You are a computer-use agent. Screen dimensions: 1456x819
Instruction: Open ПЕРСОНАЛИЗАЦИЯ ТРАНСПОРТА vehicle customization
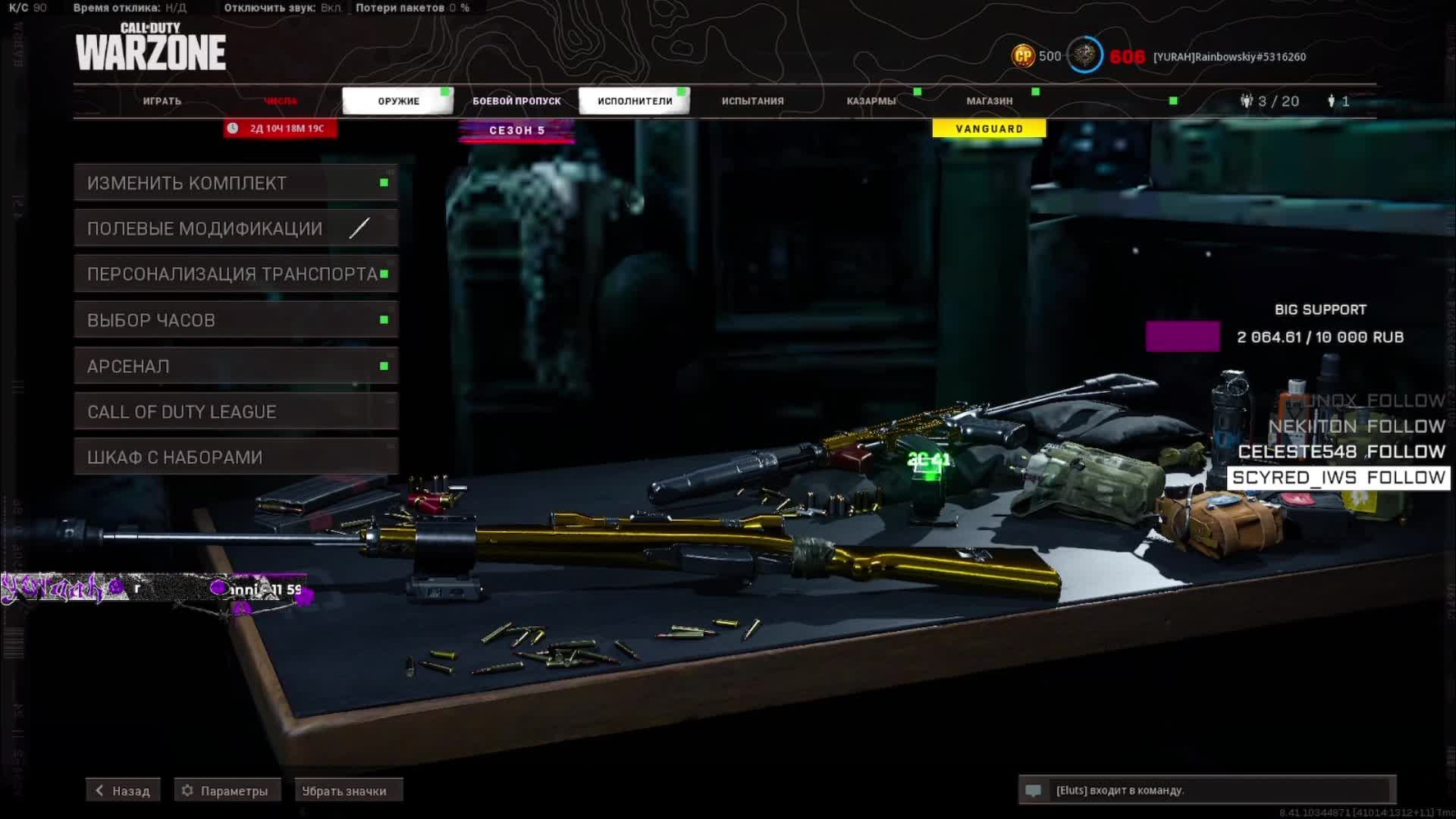tap(235, 274)
